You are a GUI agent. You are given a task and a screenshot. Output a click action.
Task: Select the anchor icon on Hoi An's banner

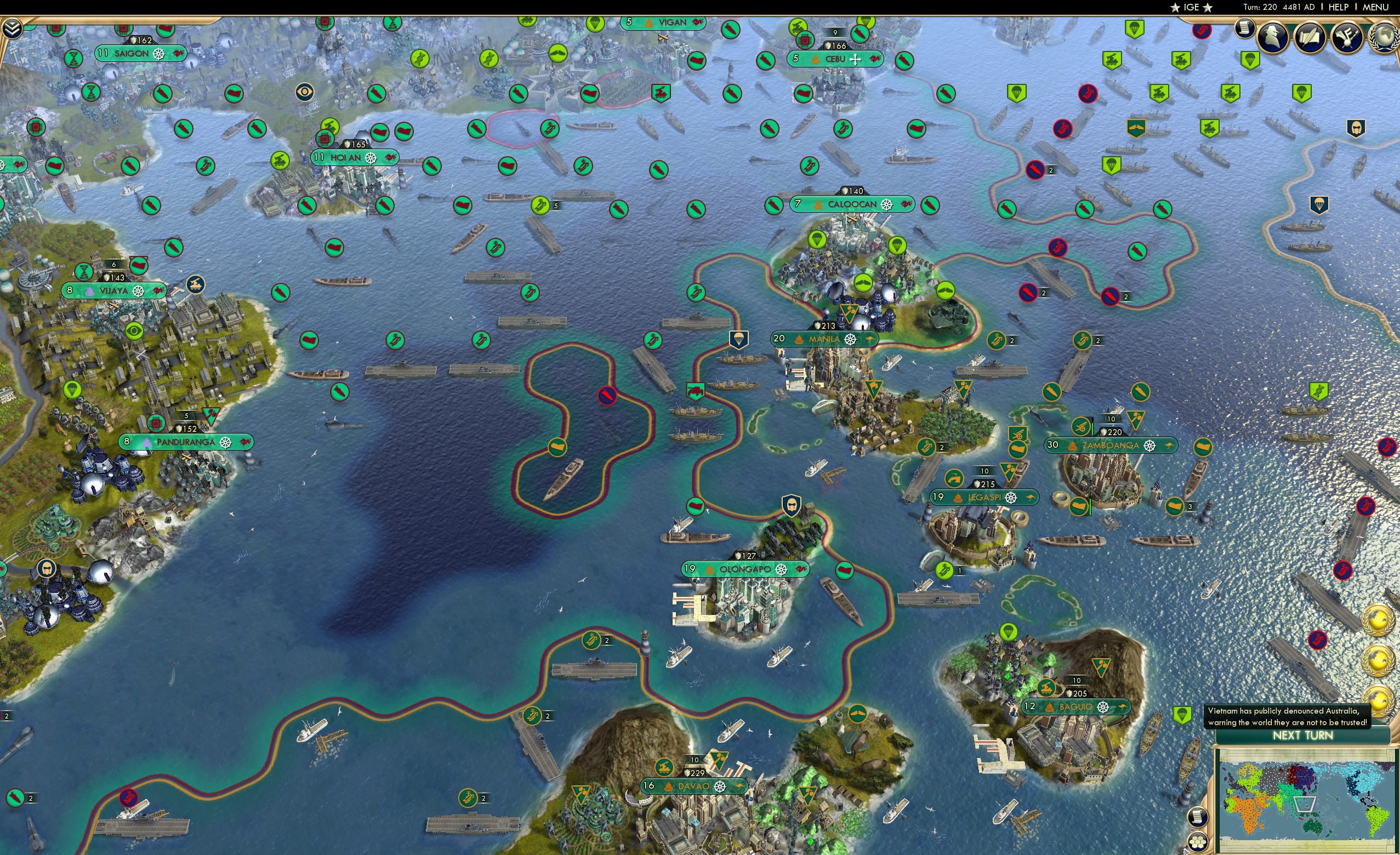(372, 157)
